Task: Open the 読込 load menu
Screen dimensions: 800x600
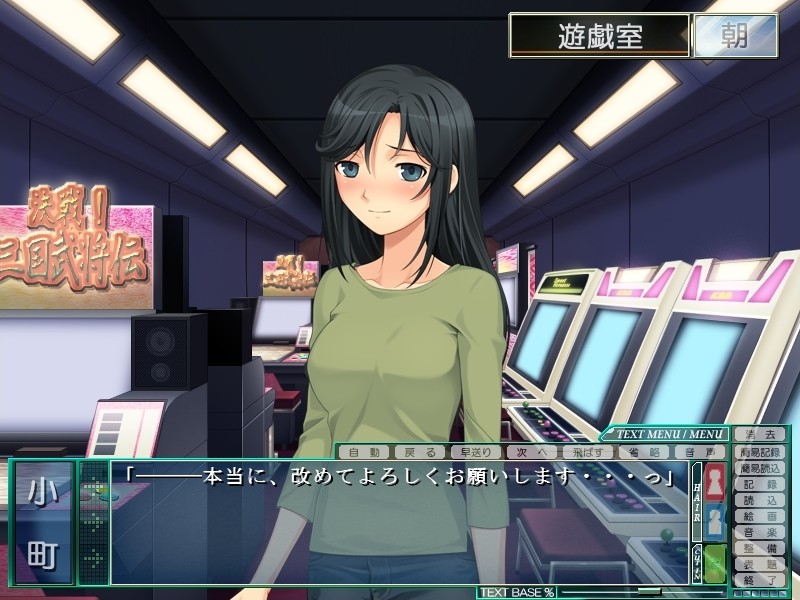Action: (x=759, y=500)
